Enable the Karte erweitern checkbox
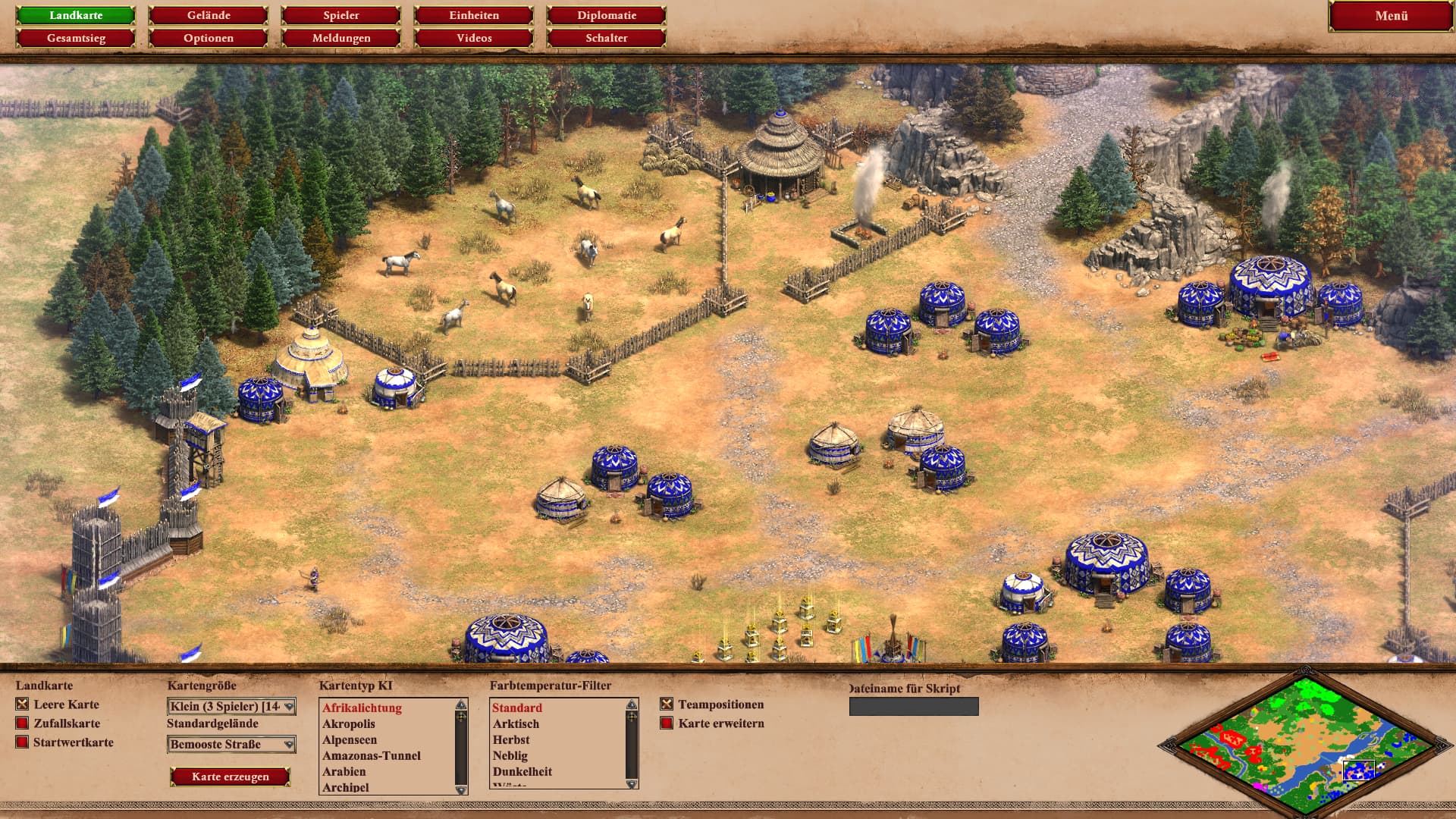This screenshot has height=819, width=1456. [667, 723]
